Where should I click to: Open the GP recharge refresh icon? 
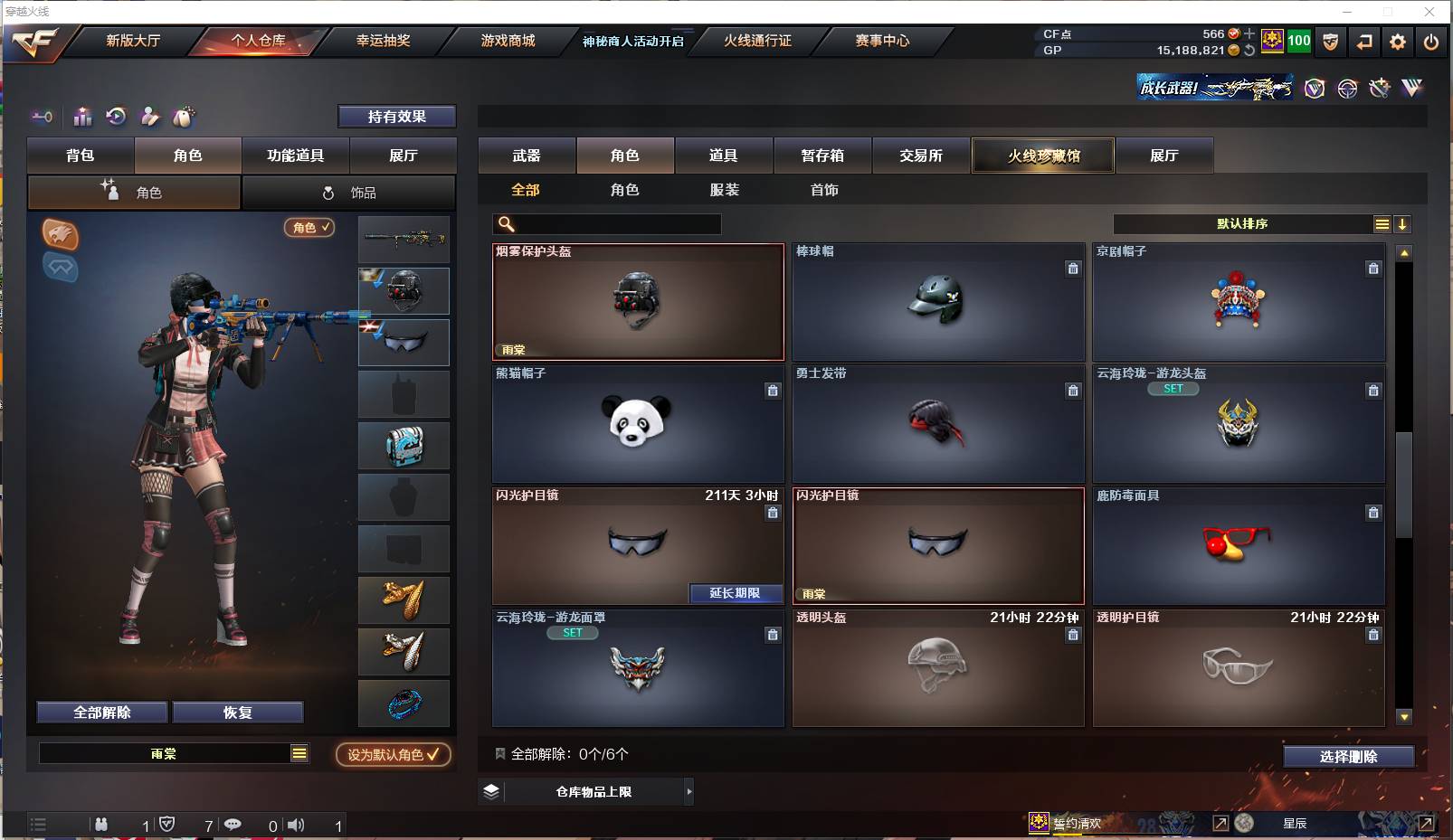(x=1249, y=52)
